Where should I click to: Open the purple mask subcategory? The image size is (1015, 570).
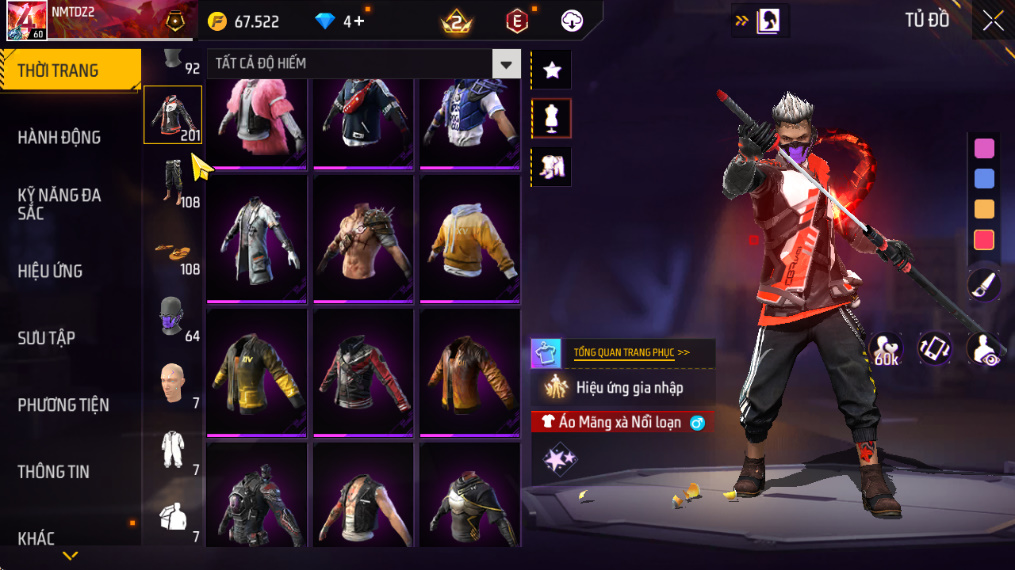173,316
